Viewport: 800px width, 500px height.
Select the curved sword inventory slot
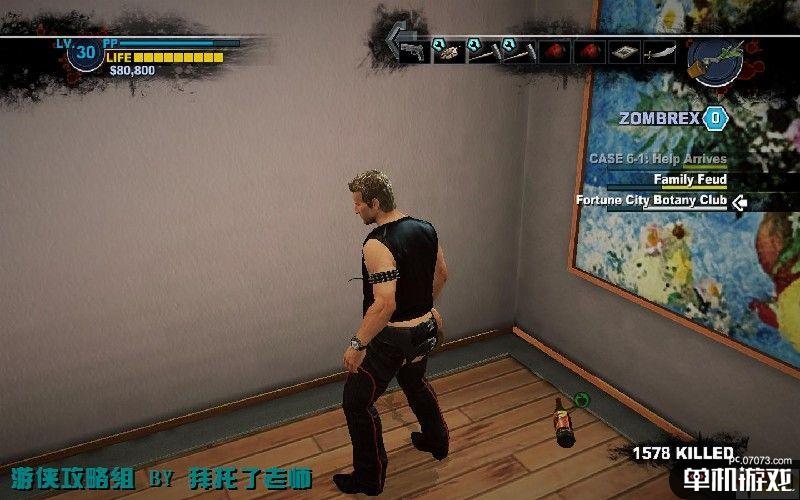[x=661, y=51]
